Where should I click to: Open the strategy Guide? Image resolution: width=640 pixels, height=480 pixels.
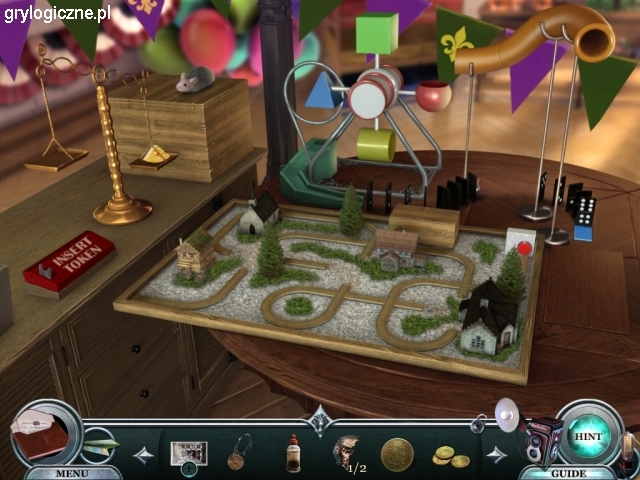point(569,473)
